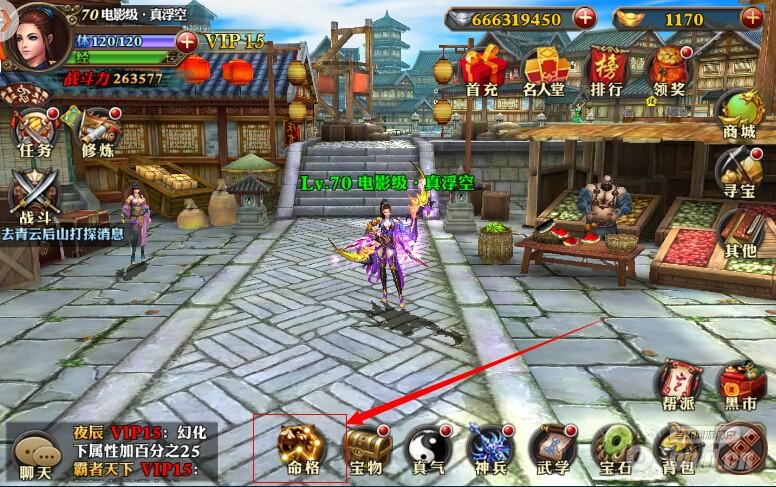Open the 宝物 treasure chest menu
Screen dimensions: 776x487
point(363,446)
